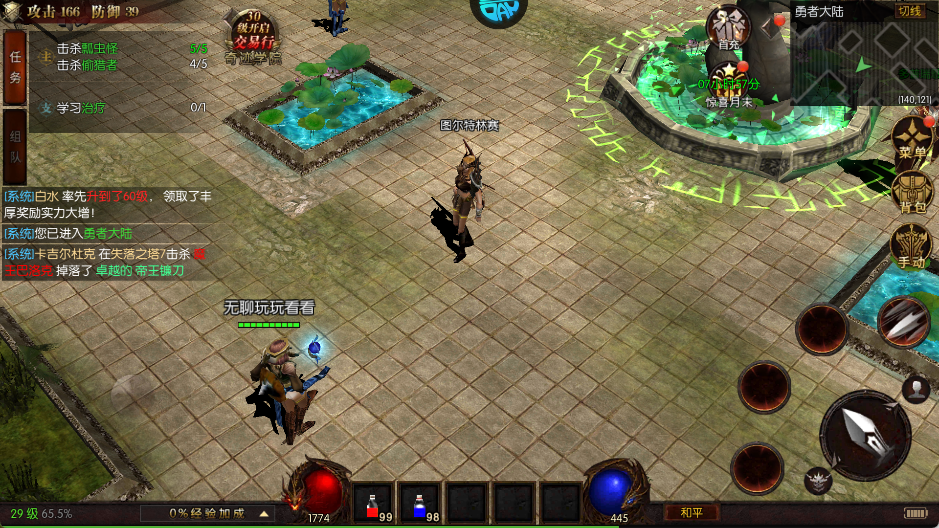This screenshot has height=528, width=939.
Task: Use the red health potion slot
Action: (373, 502)
